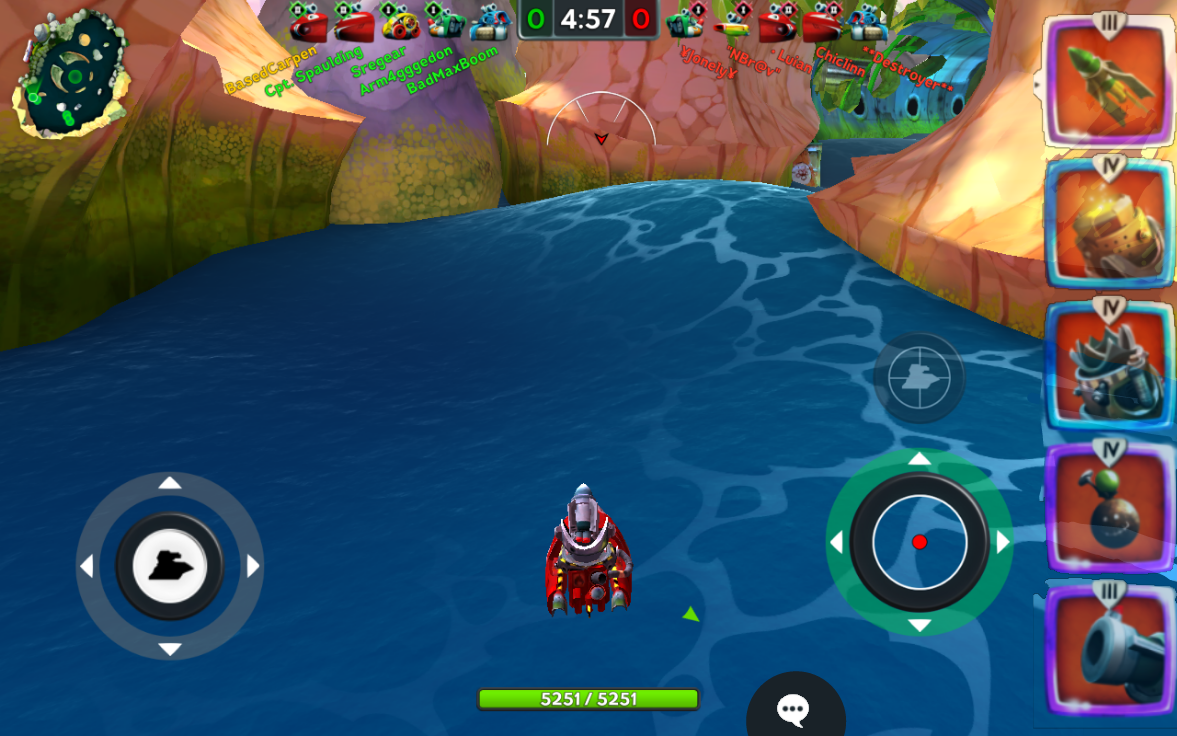Image resolution: width=1177 pixels, height=736 pixels.
Task: Tap the aiming joystick's left arrow
Action: tap(837, 542)
